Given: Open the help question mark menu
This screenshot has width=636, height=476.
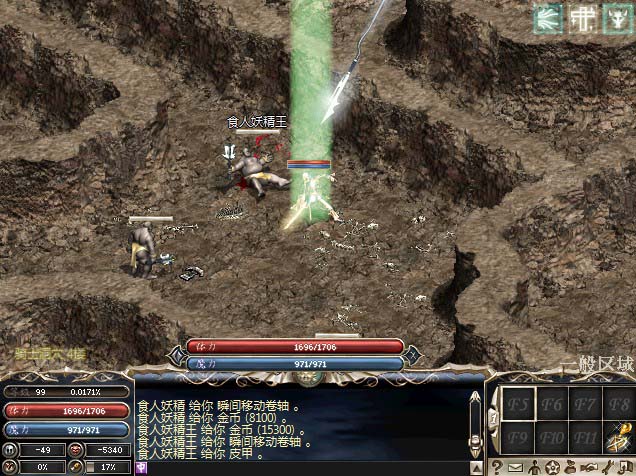Looking at the screenshot, I should tap(497, 467).
